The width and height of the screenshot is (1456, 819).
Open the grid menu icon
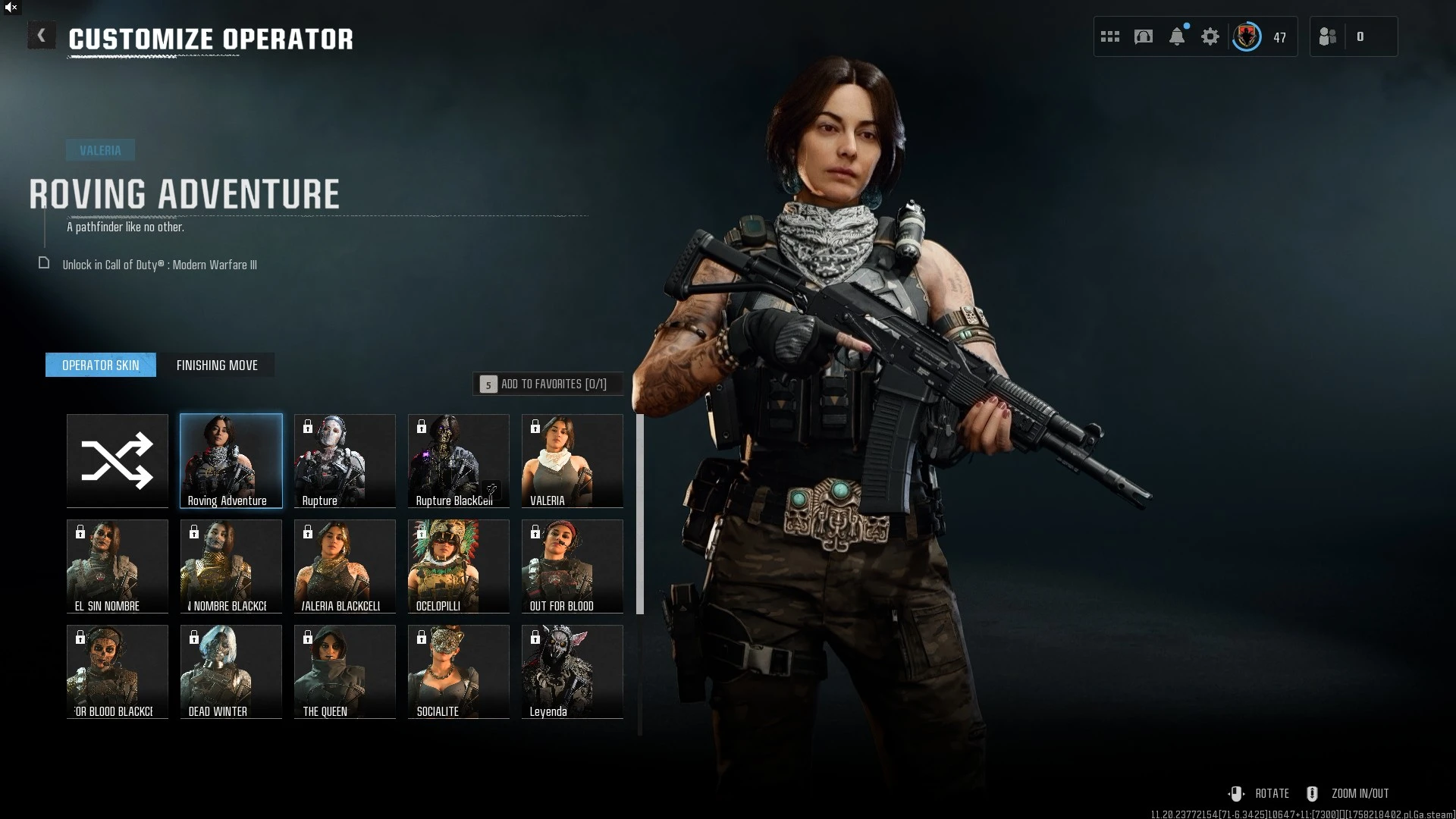pos(1110,36)
